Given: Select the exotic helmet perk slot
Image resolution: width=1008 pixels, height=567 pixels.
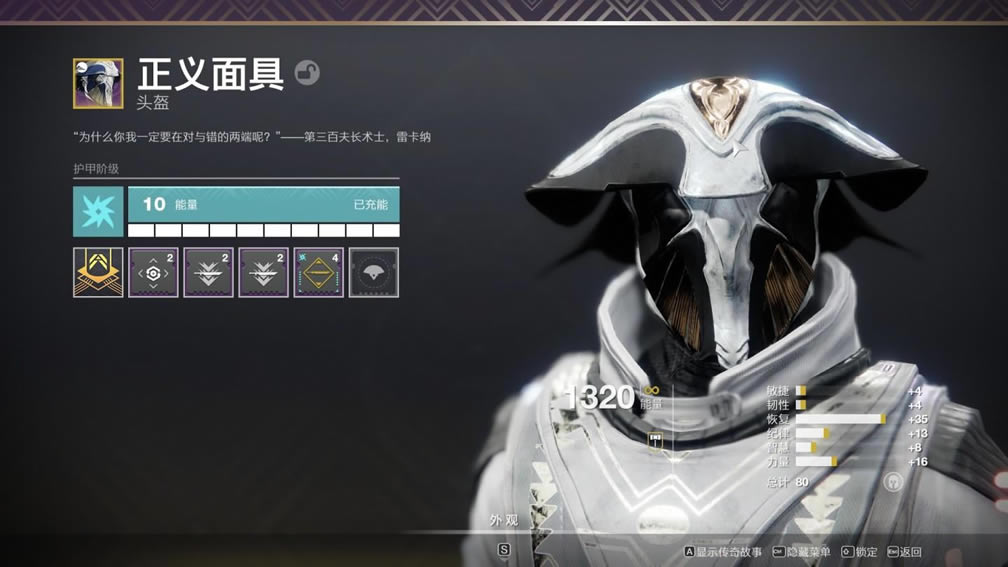Looking at the screenshot, I should tap(98, 272).
